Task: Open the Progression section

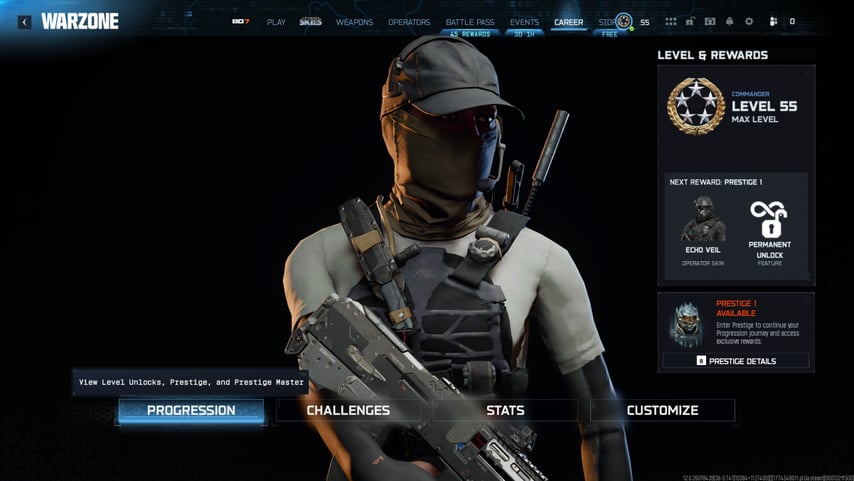Action: tap(191, 410)
